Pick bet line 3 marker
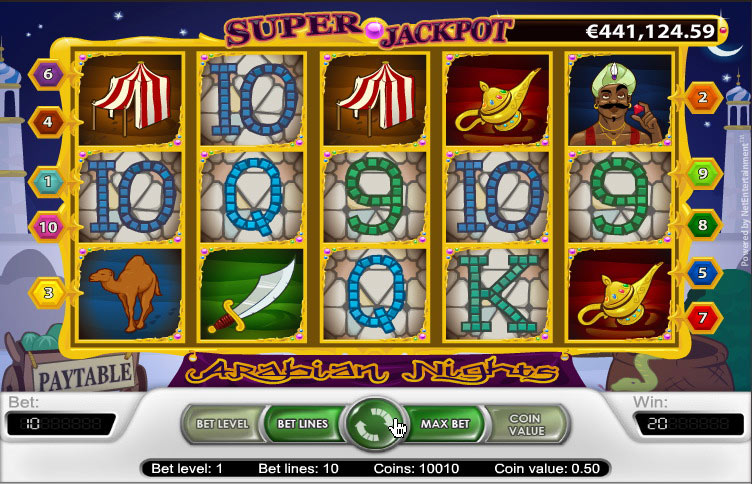 tap(46, 293)
